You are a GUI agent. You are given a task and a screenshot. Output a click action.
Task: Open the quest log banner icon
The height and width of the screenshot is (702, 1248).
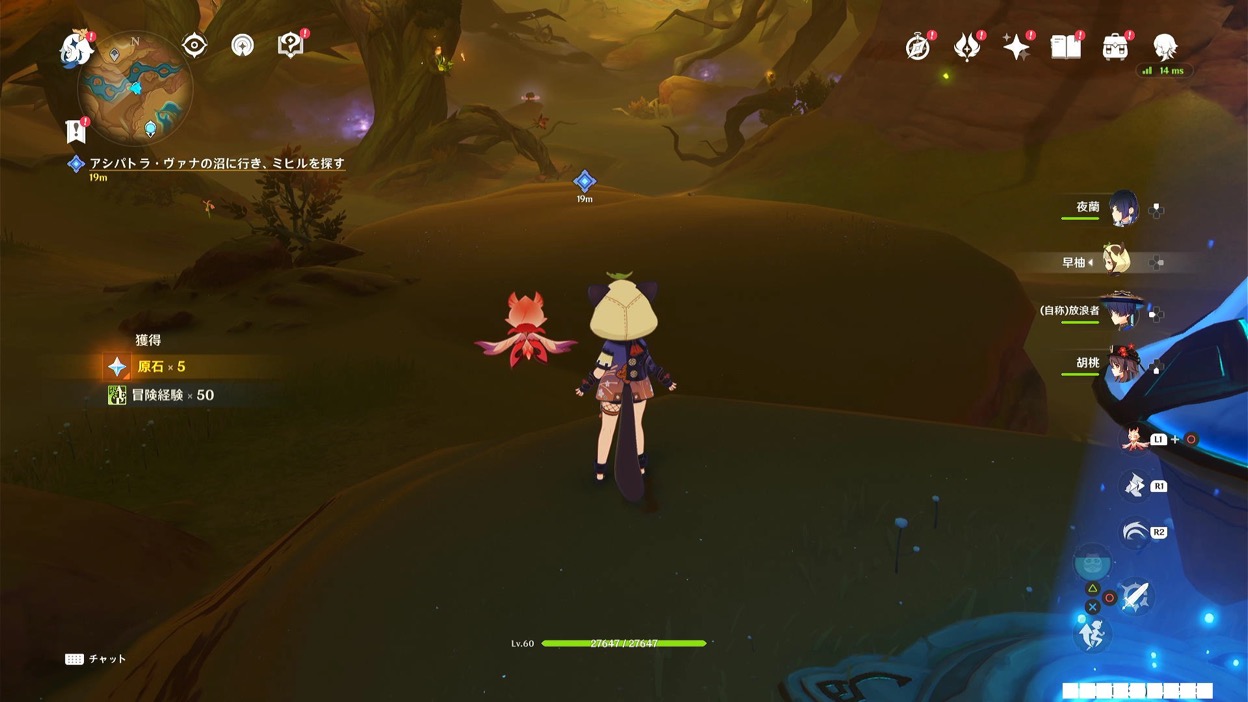76,130
